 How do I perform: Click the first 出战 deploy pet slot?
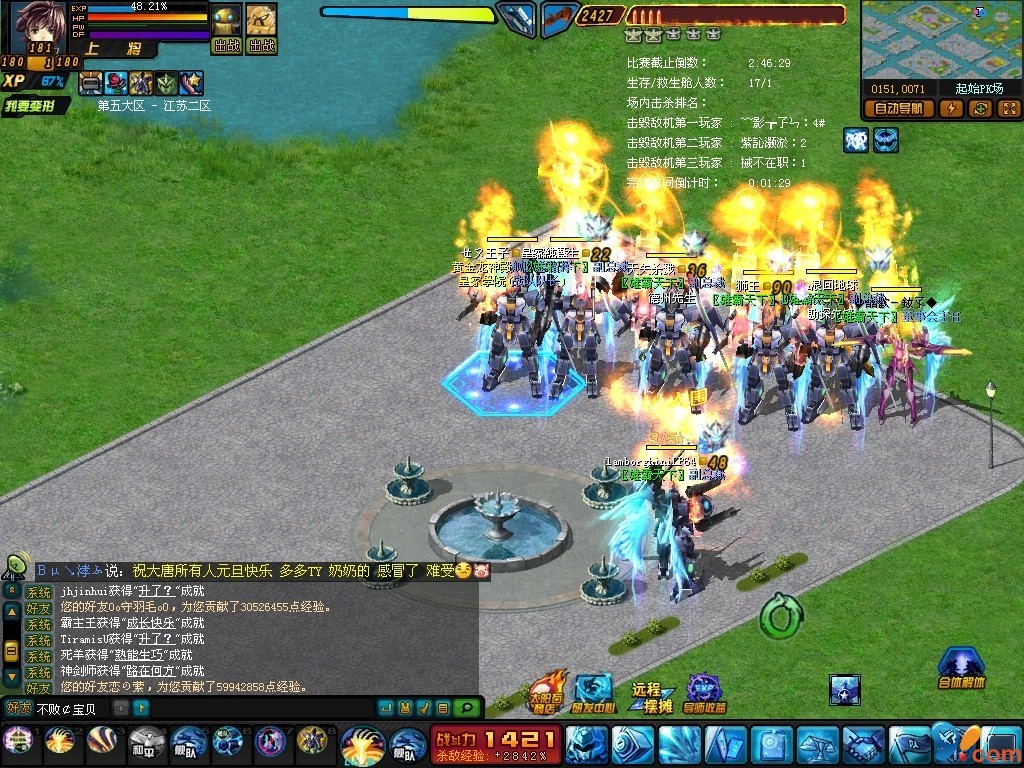coord(227,29)
